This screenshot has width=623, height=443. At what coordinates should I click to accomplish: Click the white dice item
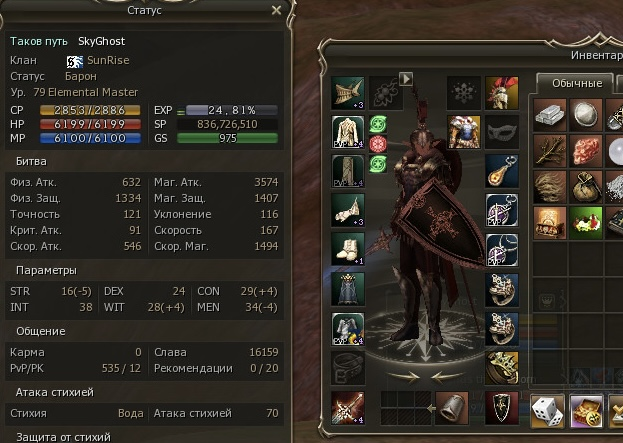[549, 408]
